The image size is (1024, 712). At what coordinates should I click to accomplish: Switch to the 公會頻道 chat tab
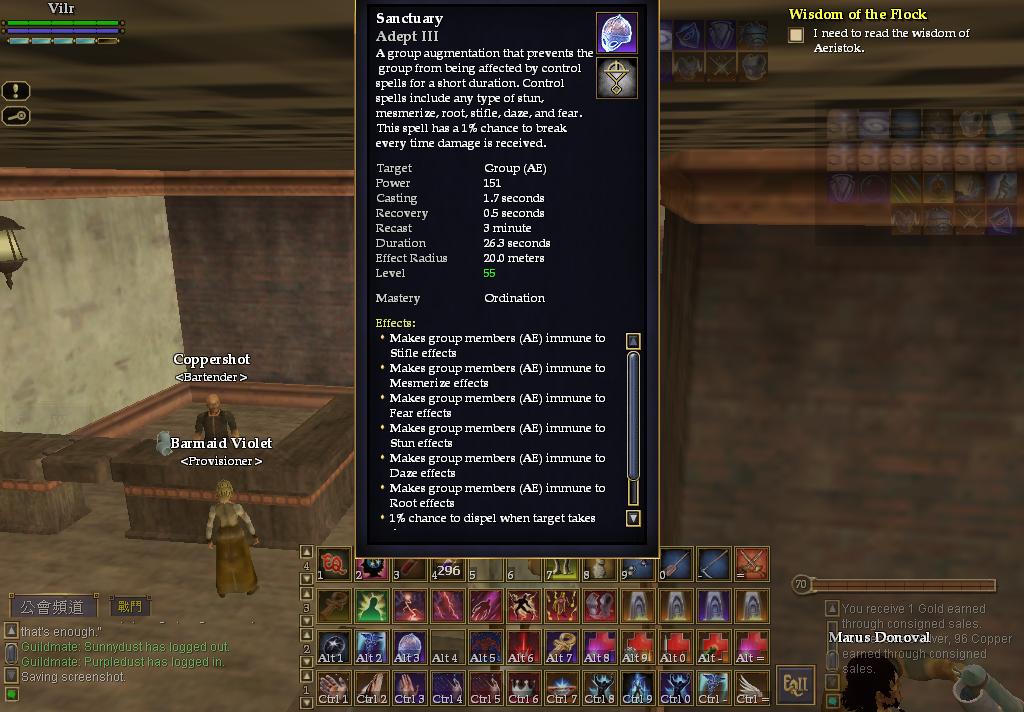pyautogui.click(x=54, y=606)
